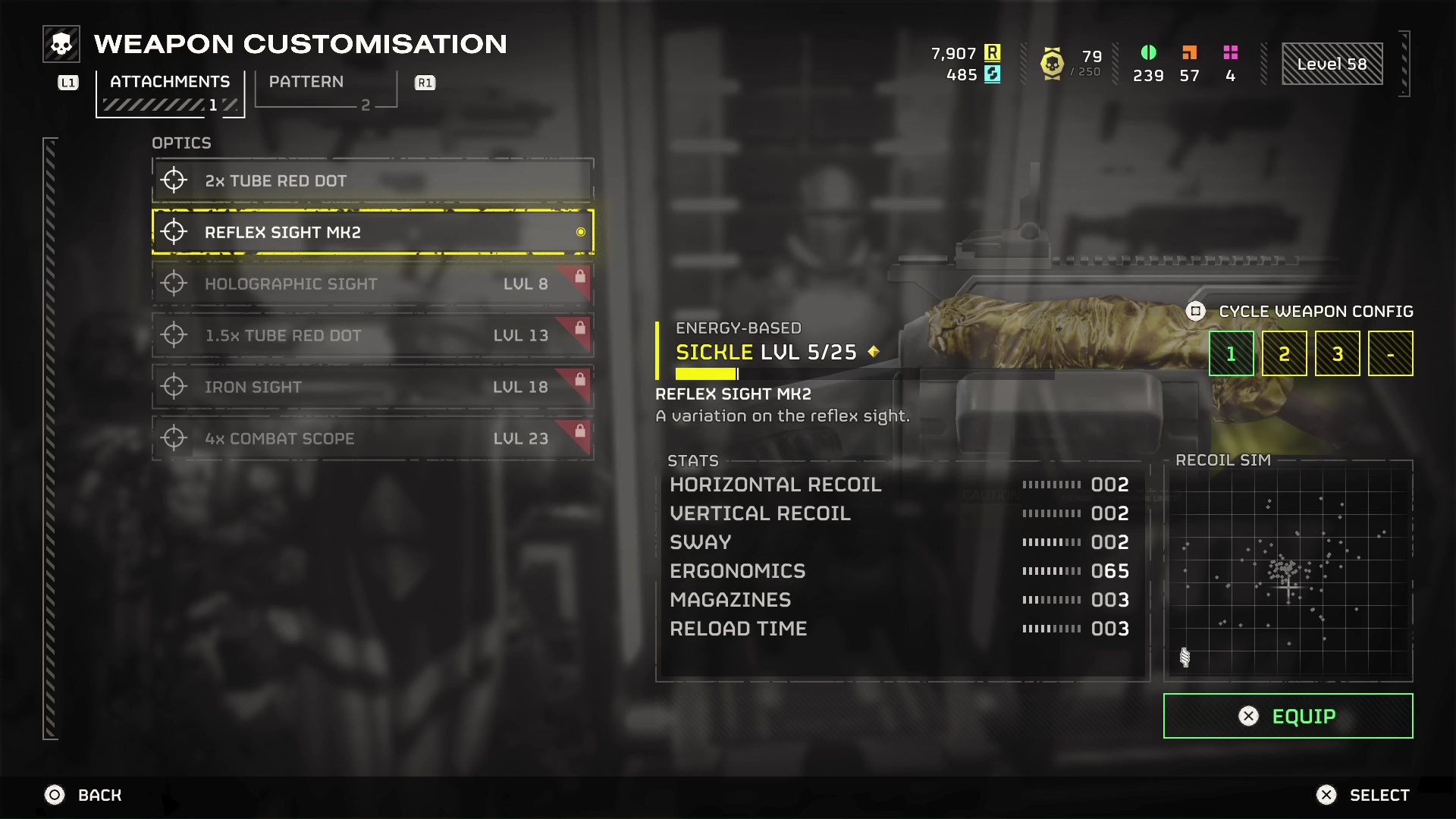Switch to weapon config slot 2

(1284, 353)
